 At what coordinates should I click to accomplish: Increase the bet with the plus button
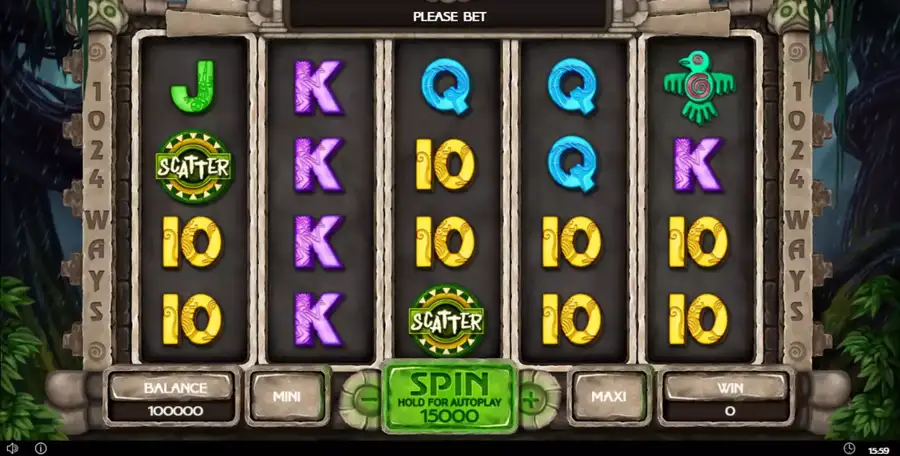(x=534, y=397)
